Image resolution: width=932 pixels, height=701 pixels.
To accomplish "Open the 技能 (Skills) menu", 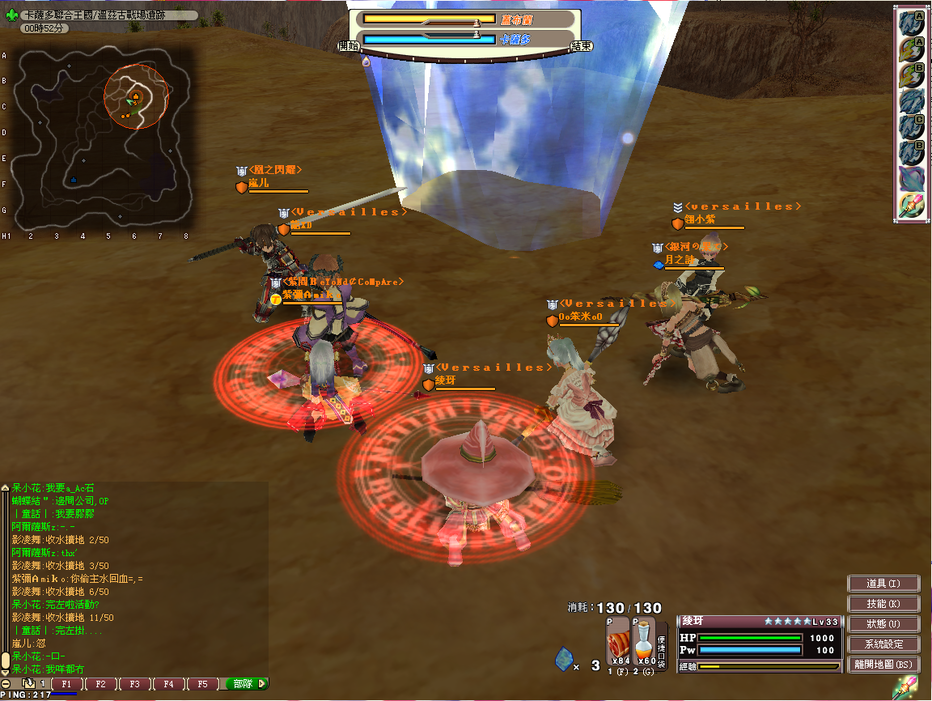I will 883,604.
